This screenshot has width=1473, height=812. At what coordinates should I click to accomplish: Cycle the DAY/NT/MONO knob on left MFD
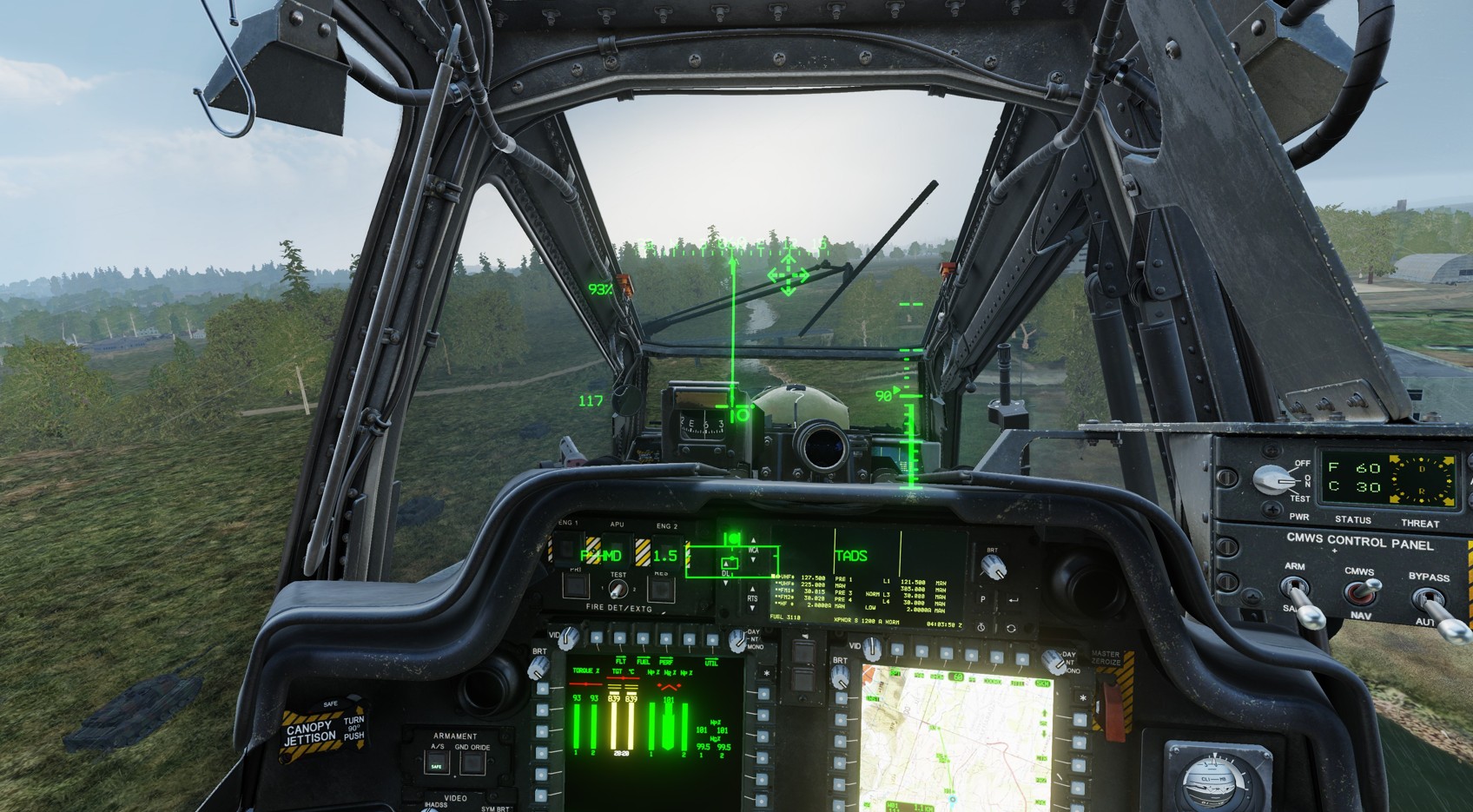(x=737, y=640)
